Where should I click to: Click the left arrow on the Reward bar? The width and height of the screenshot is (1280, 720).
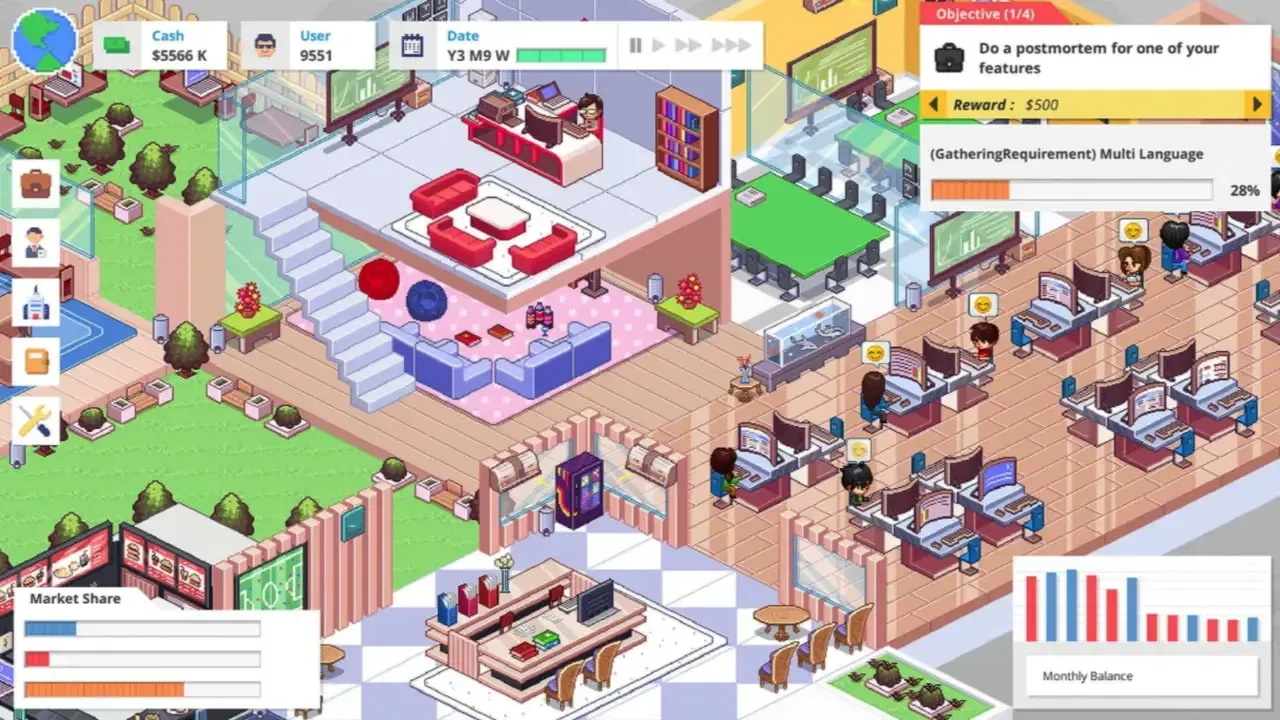tap(933, 104)
